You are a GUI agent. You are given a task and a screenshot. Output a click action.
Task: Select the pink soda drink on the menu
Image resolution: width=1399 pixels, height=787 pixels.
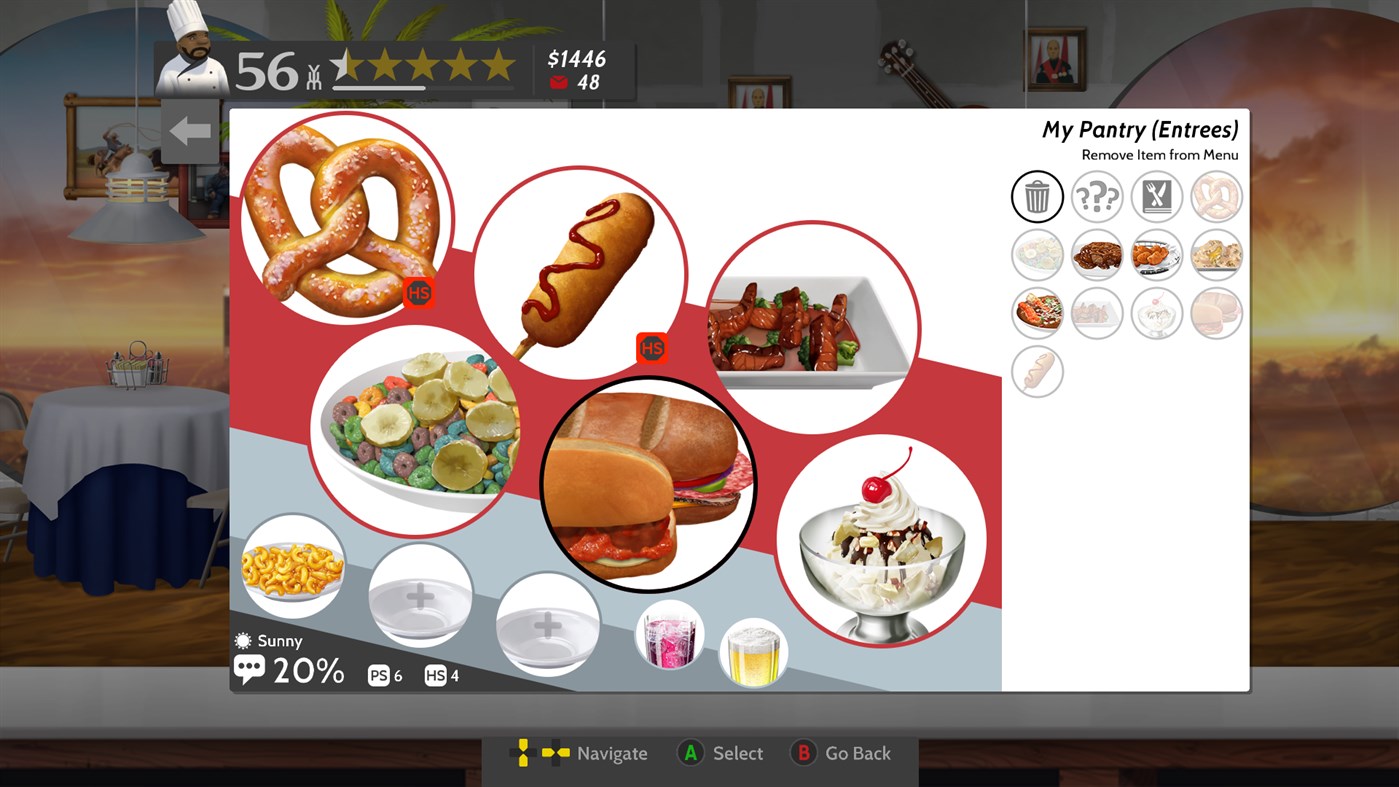(x=669, y=634)
